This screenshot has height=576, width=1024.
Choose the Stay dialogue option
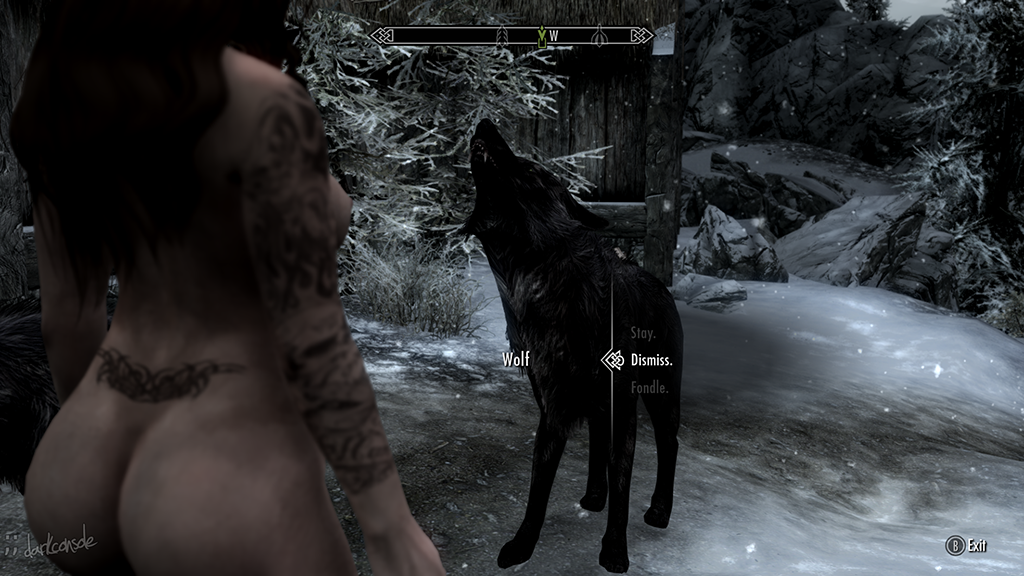(643, 333)
